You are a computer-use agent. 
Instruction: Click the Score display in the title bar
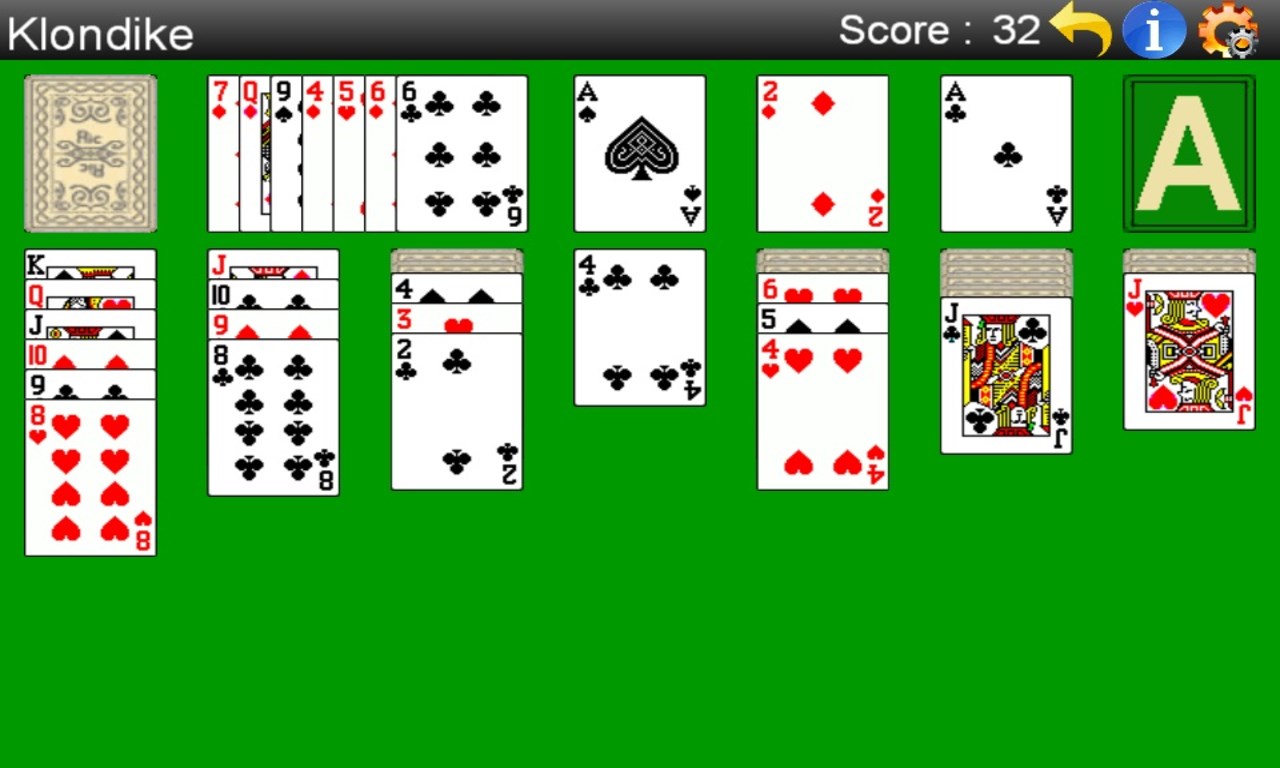point(940,30)
